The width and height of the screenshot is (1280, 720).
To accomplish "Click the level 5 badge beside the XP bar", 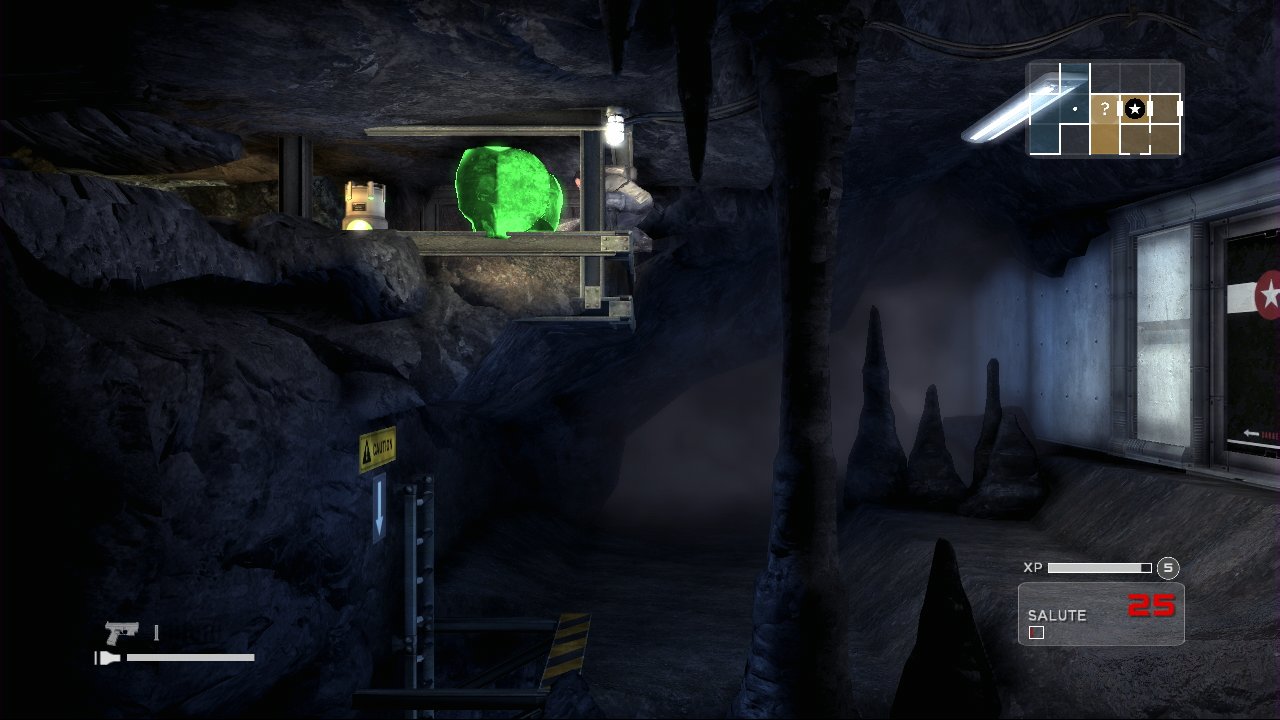I will (1168, 568).
